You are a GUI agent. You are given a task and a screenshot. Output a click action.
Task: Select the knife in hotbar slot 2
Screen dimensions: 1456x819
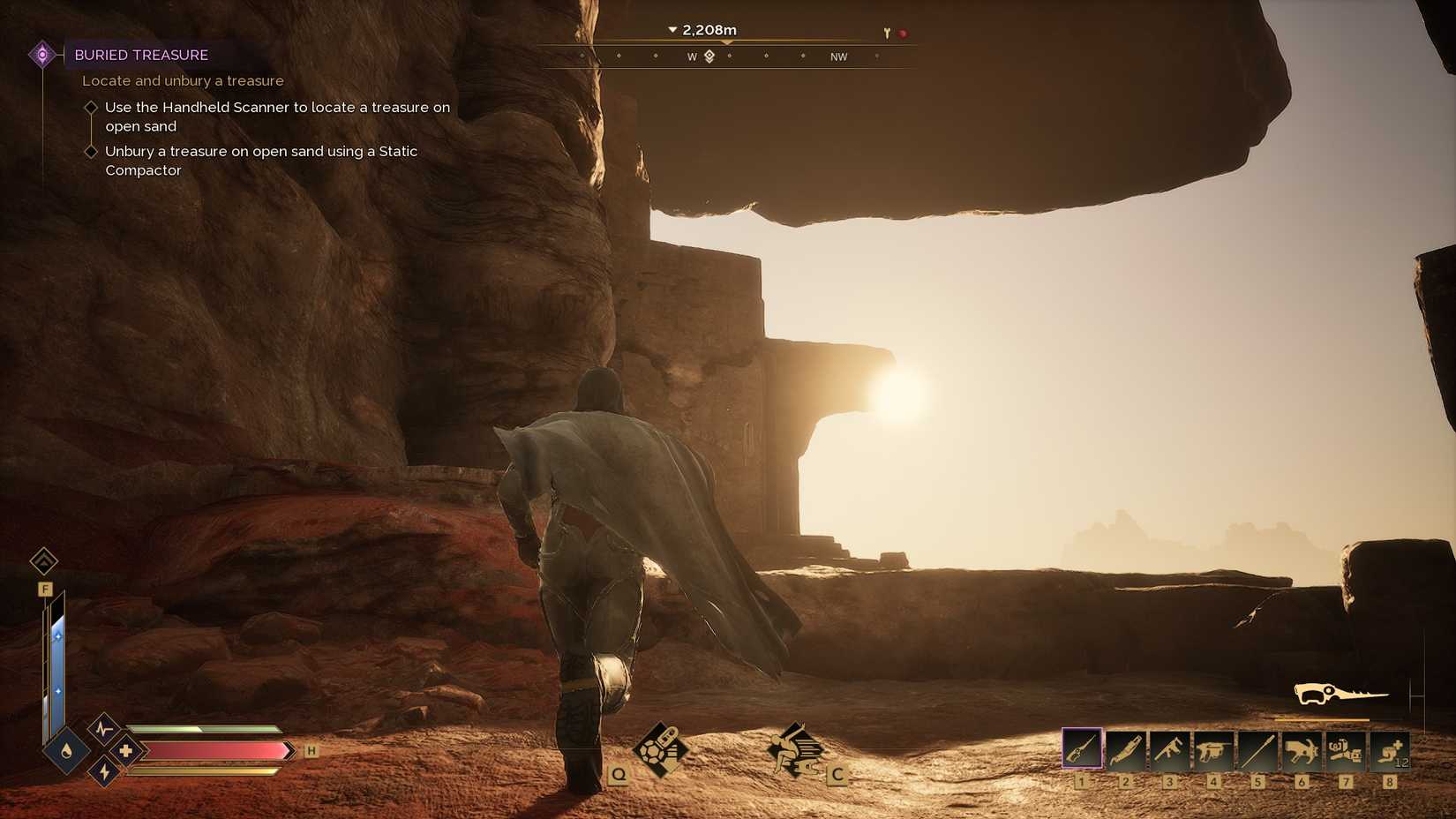click(x=1128, y=750)
